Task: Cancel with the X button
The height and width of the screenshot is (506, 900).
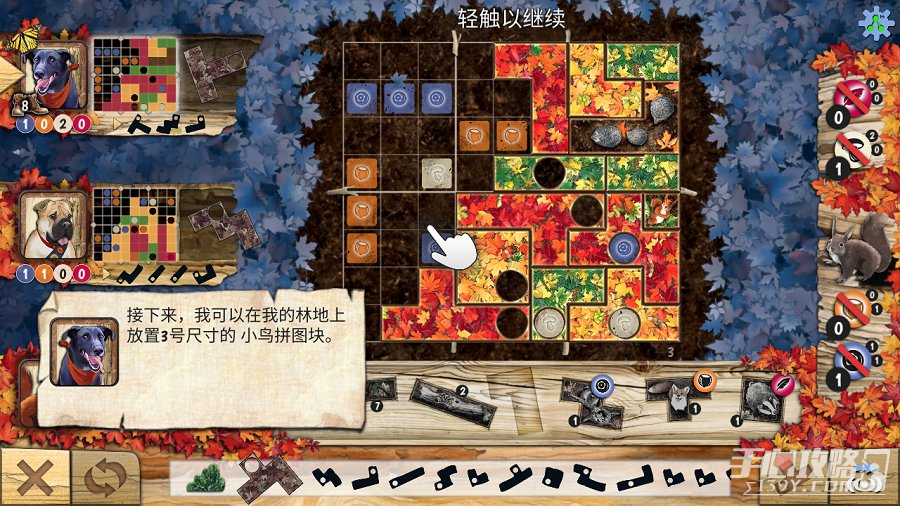Action: [33, 477]
